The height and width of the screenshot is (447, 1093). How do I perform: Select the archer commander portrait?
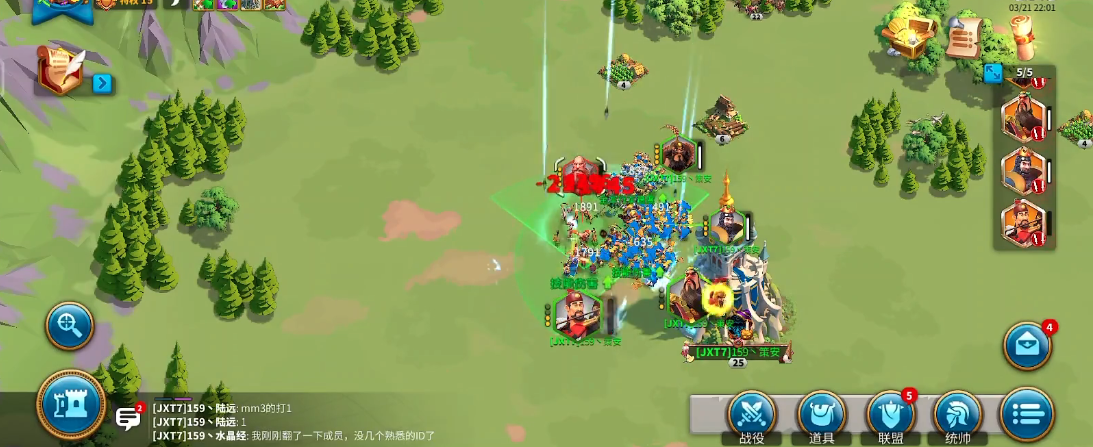point(1022,221)
